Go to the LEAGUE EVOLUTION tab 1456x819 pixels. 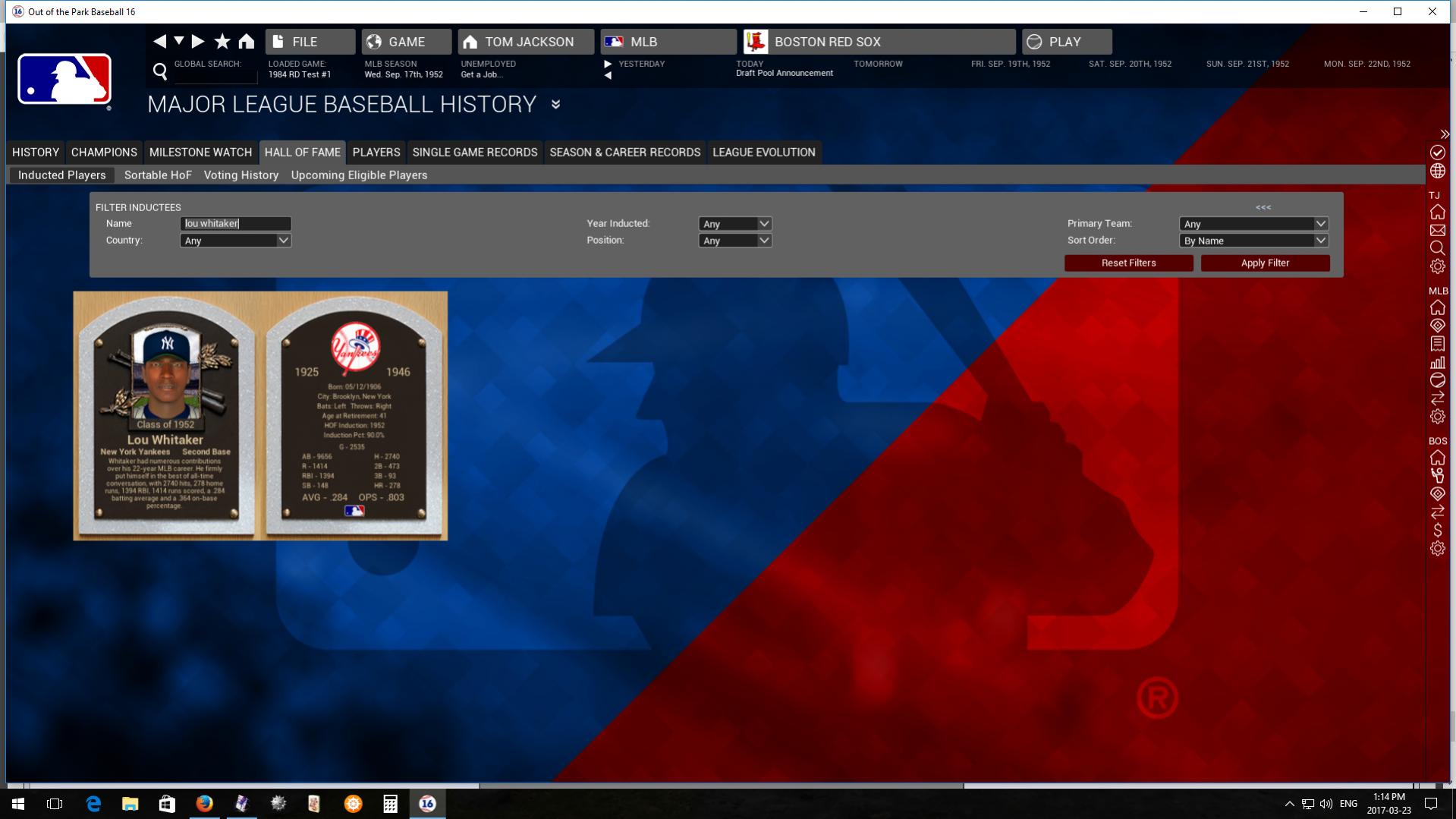tap(763, 153)
